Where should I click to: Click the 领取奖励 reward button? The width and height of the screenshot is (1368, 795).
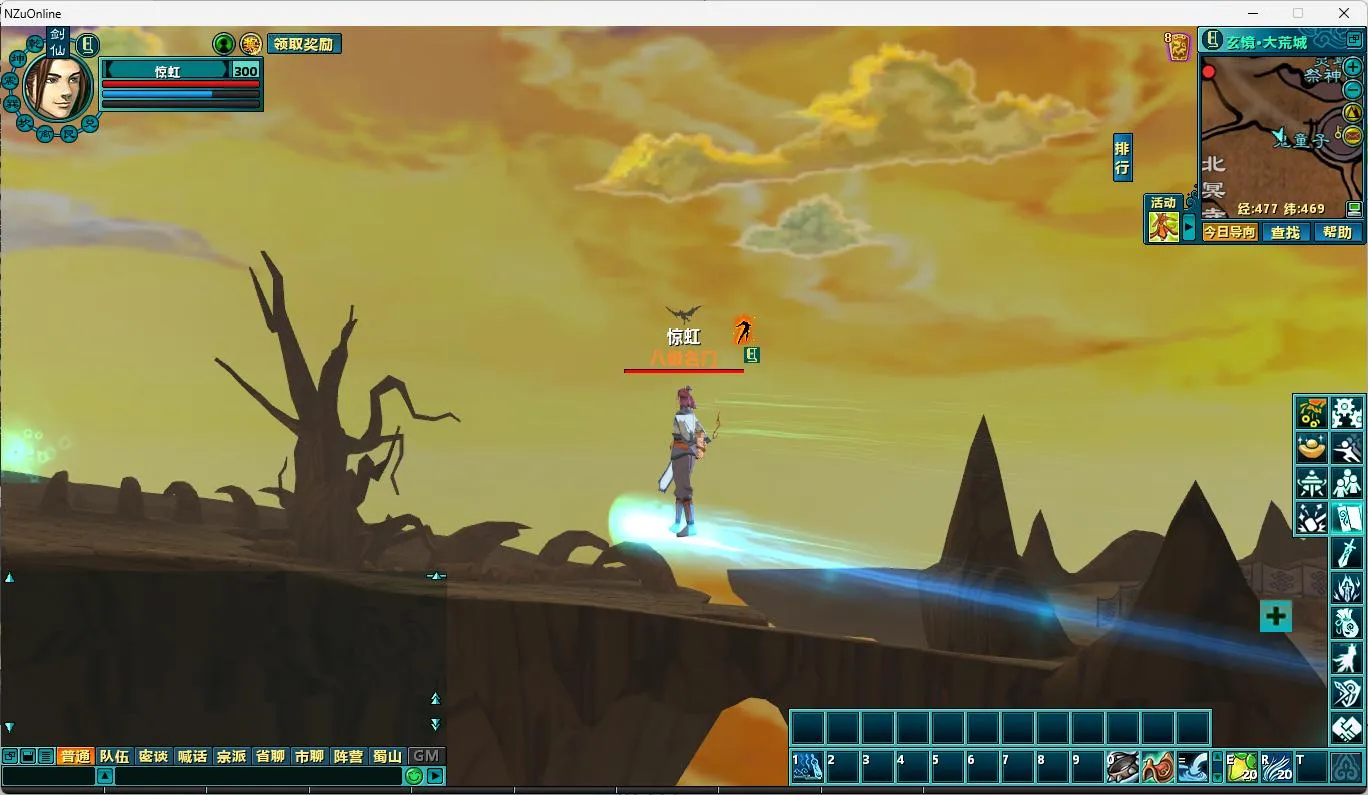point(304,44)
